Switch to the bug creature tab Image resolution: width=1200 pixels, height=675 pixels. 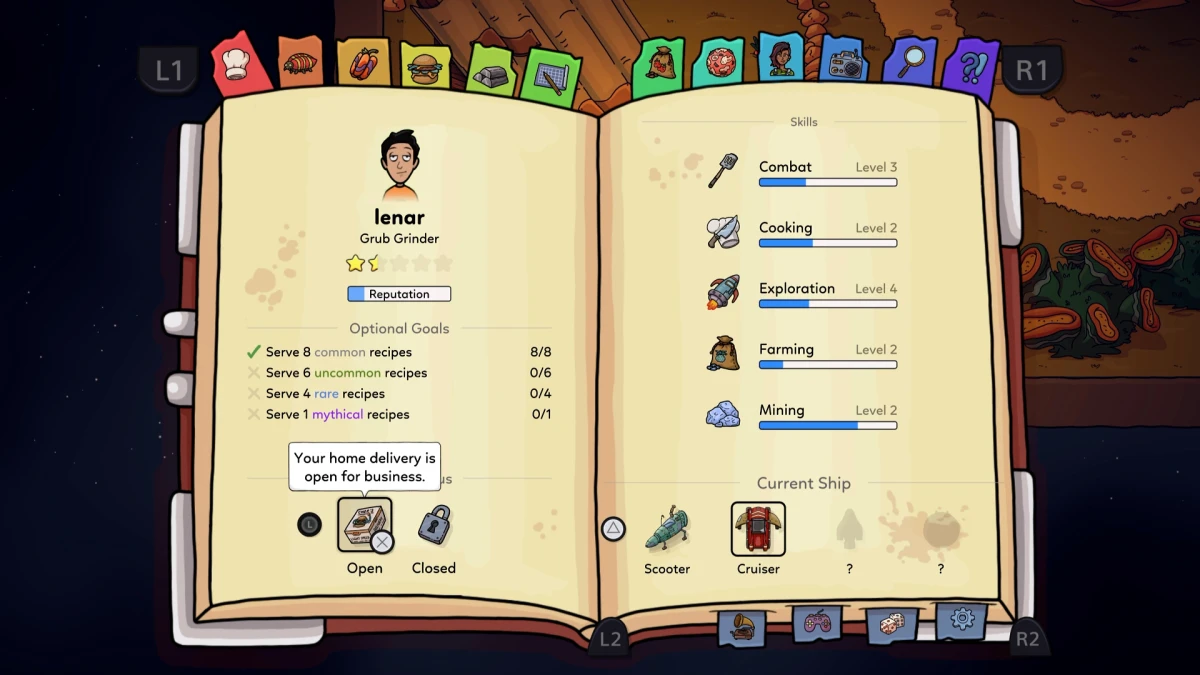click(299, 63)
